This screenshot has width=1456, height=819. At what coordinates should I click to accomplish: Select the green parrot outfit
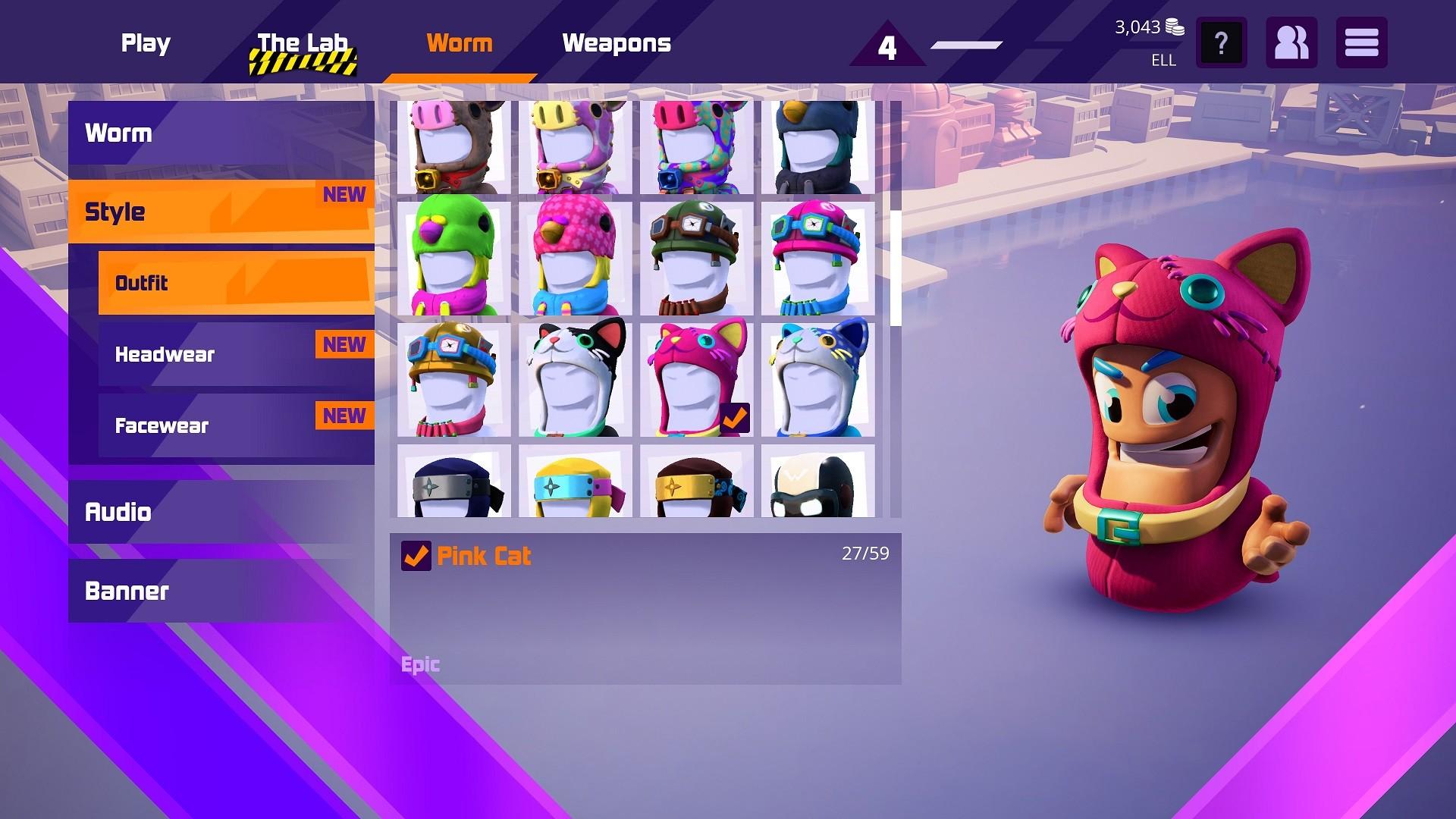click(x=453, y=259)
